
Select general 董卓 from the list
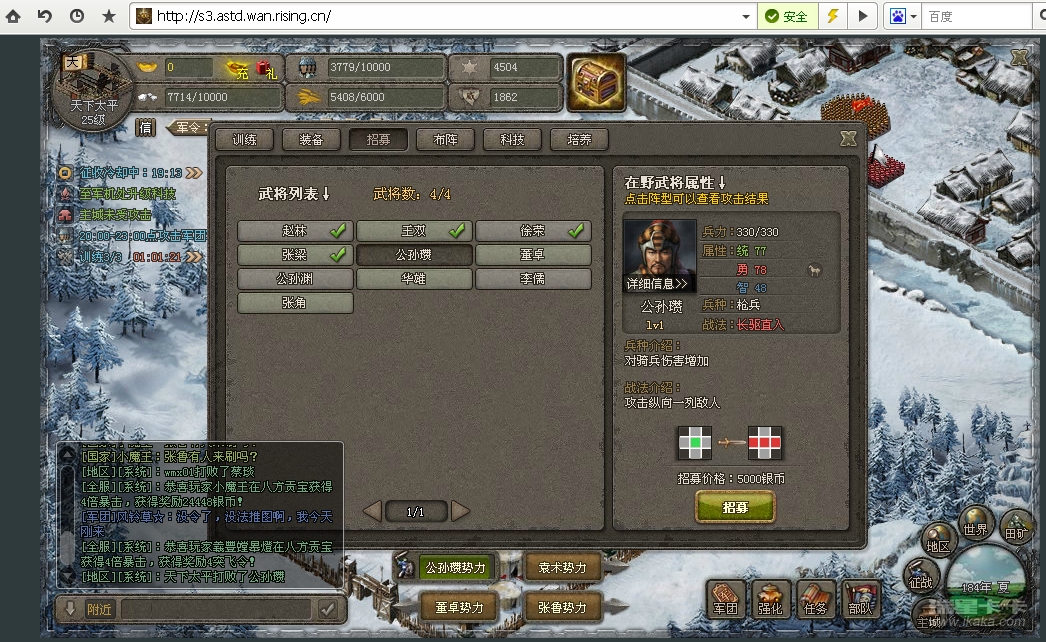[x=533, y=255]
